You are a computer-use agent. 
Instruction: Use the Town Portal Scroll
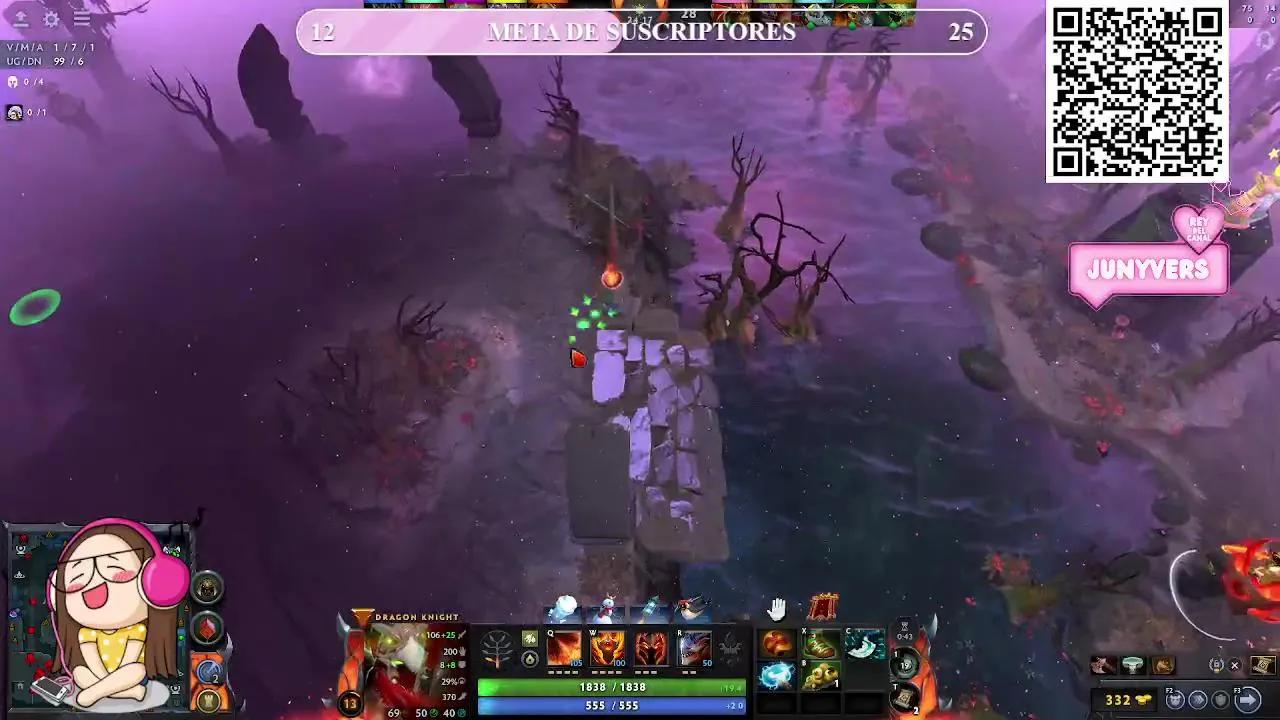tap(903, 699)
